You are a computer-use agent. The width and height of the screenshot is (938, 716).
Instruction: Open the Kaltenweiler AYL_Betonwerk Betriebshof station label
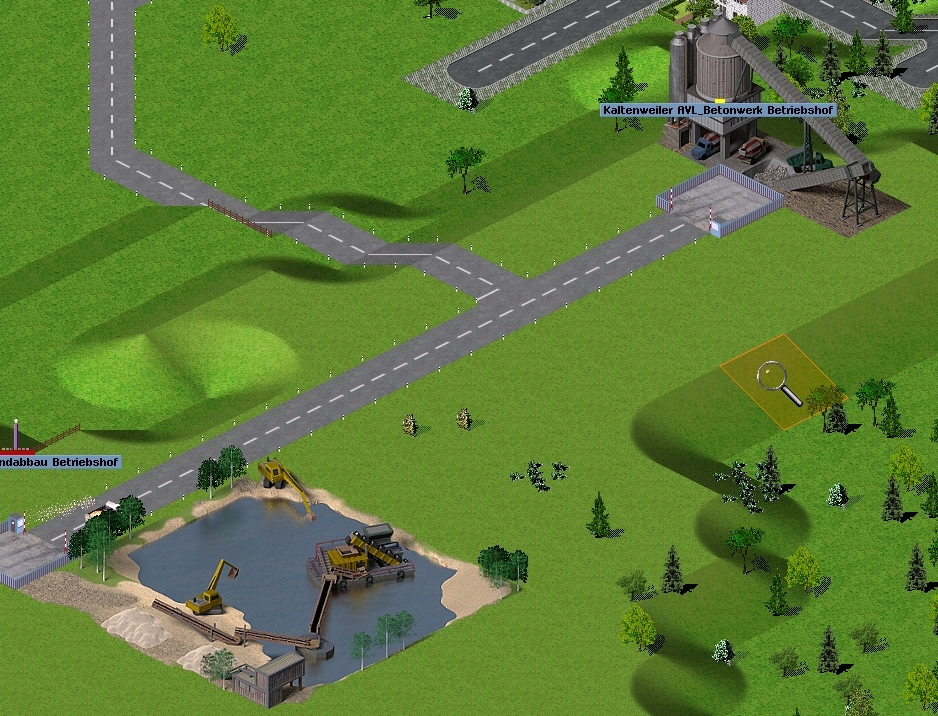(x=715, y=110)
